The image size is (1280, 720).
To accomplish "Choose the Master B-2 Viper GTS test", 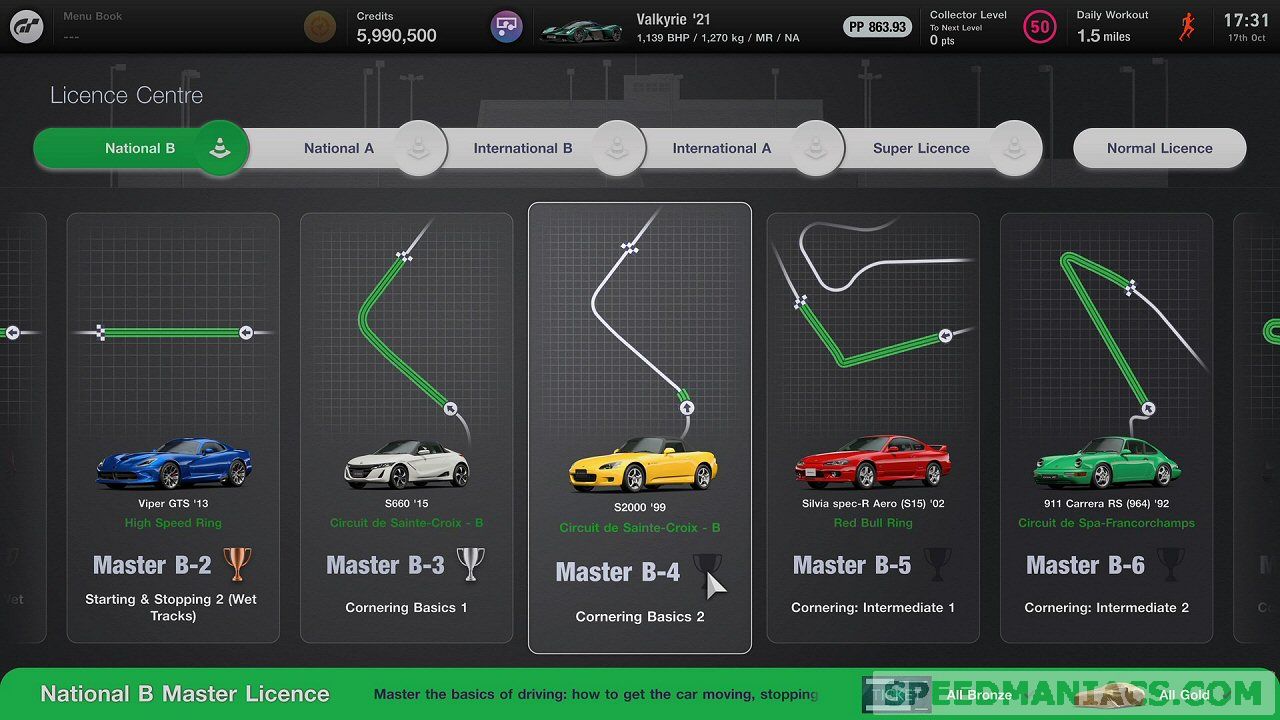I will pos(173,428).
